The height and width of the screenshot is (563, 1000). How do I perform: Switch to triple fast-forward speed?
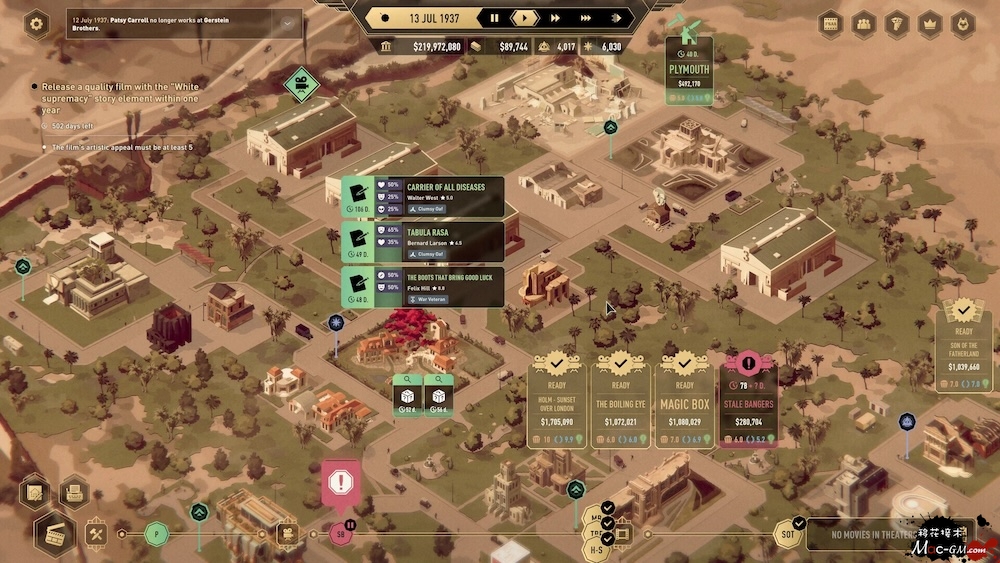[x=590, y=18]
